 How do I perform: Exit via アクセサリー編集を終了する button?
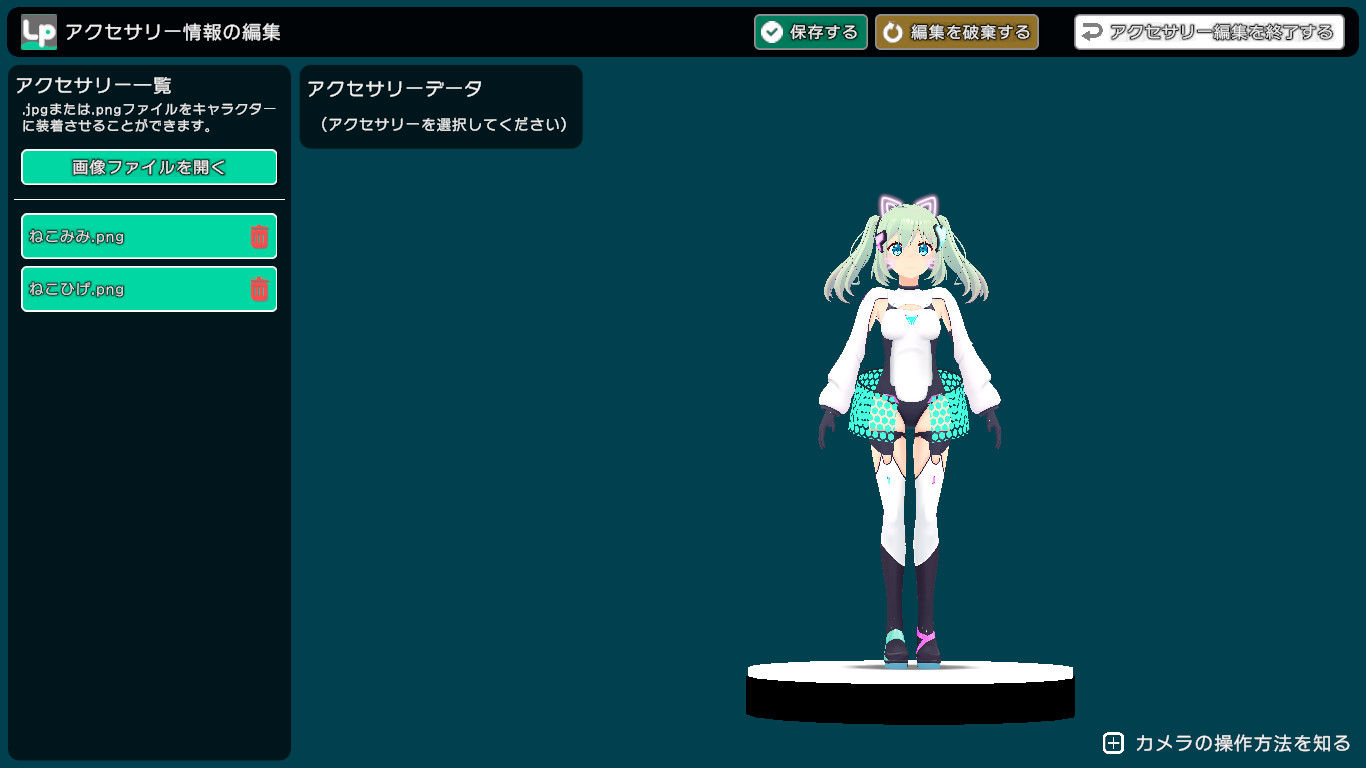click(1208, 32)
